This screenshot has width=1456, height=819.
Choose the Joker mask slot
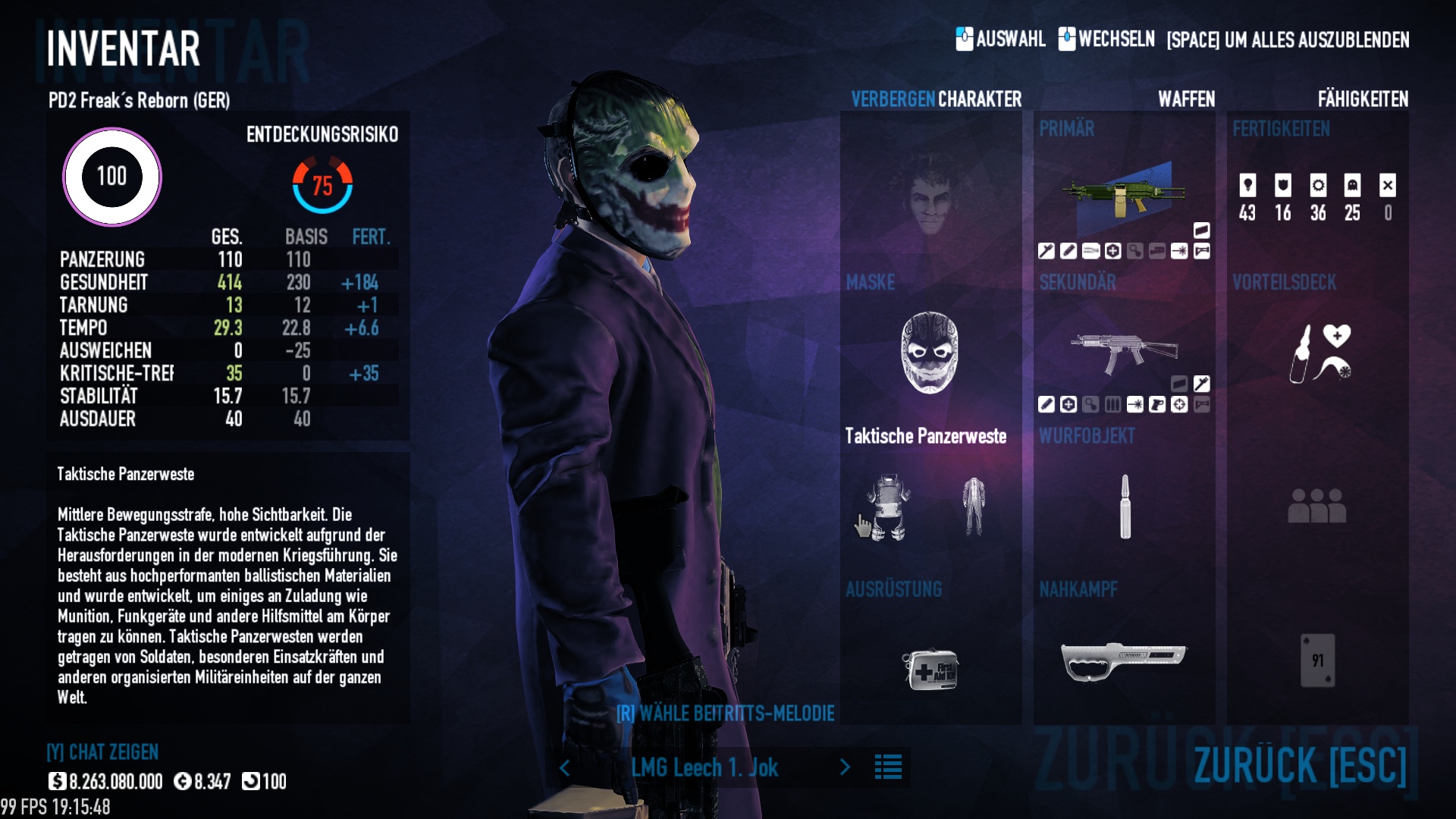click(x=929, y=353)
